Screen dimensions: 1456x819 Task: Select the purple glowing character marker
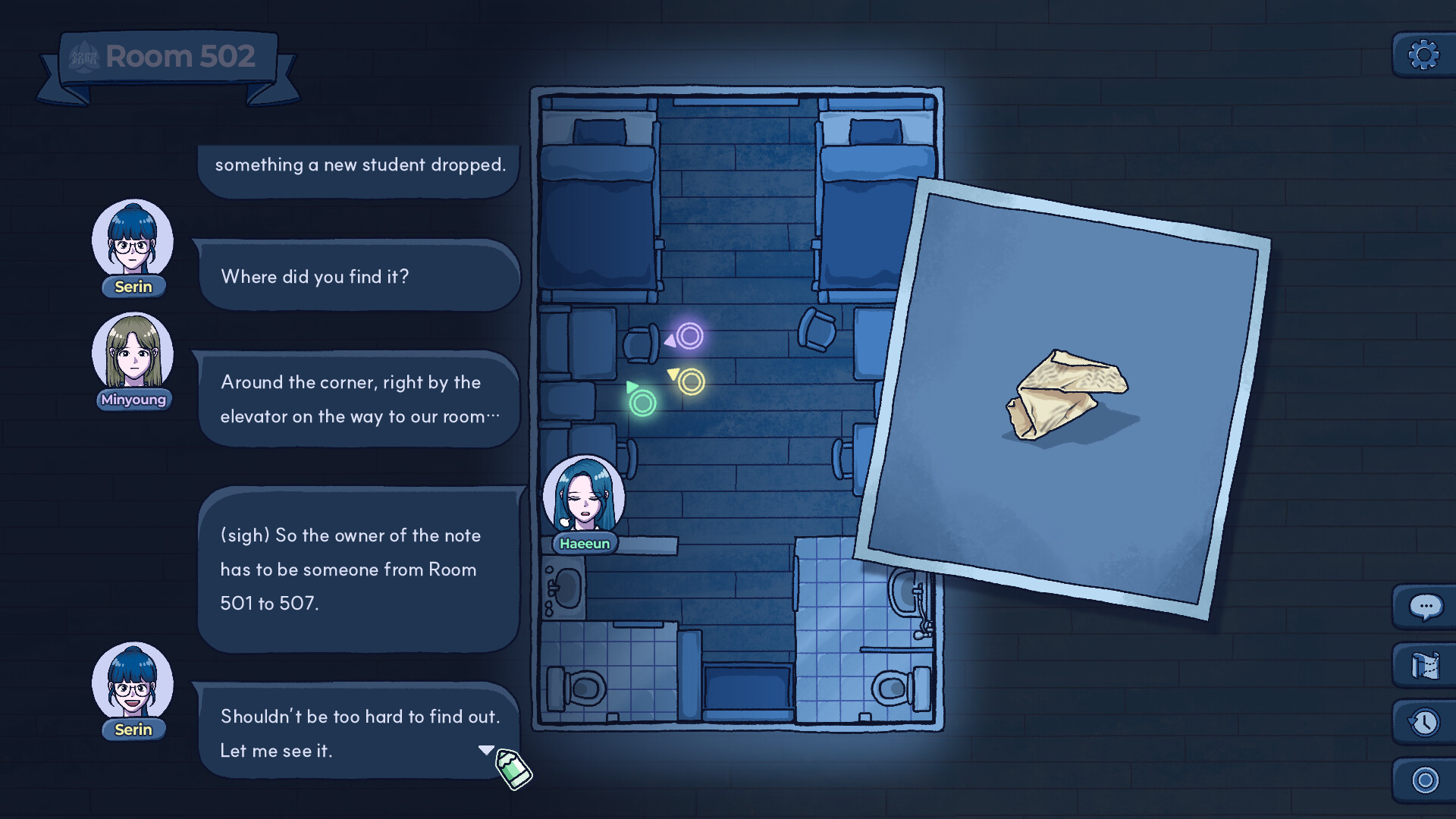pos(689,336)
